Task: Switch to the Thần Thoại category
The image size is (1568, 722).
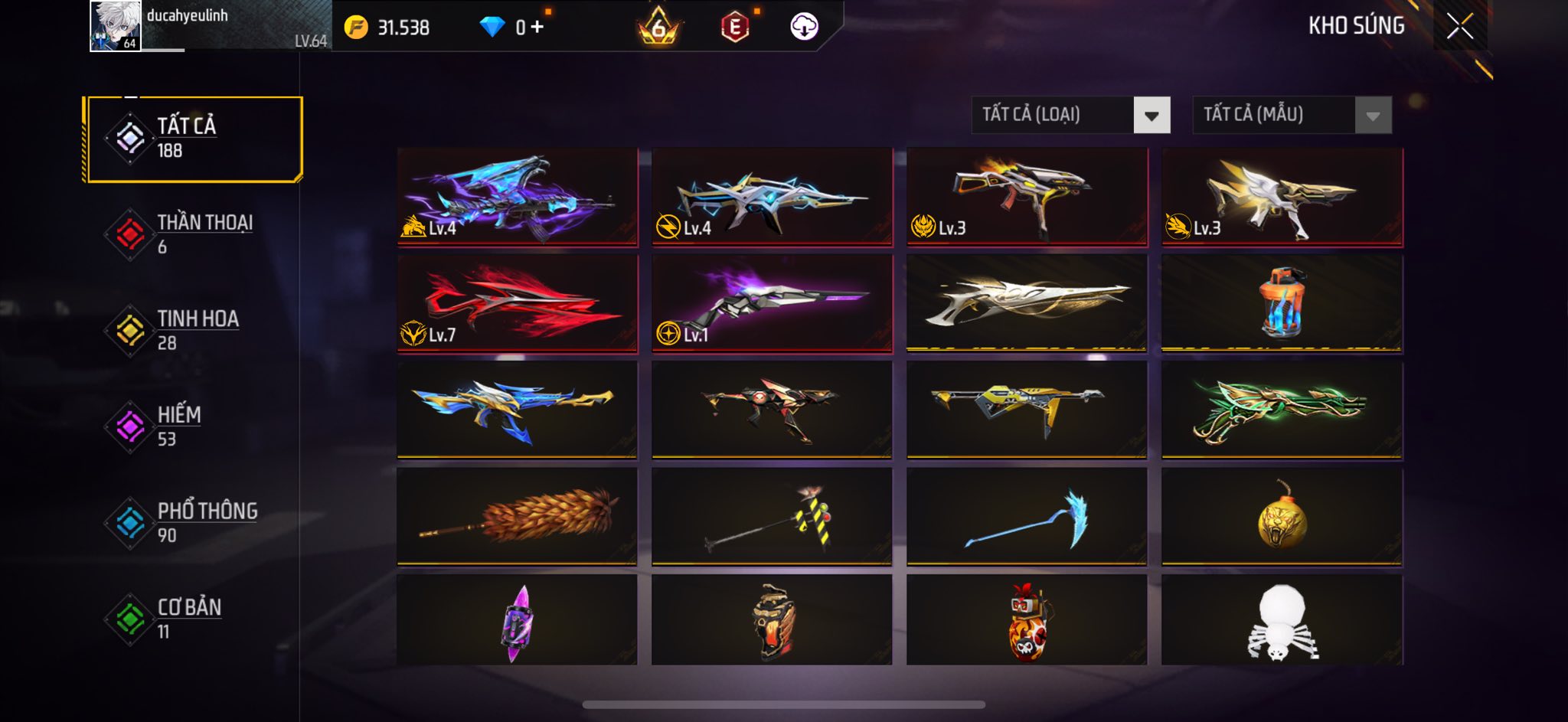Action: [191, 234]
